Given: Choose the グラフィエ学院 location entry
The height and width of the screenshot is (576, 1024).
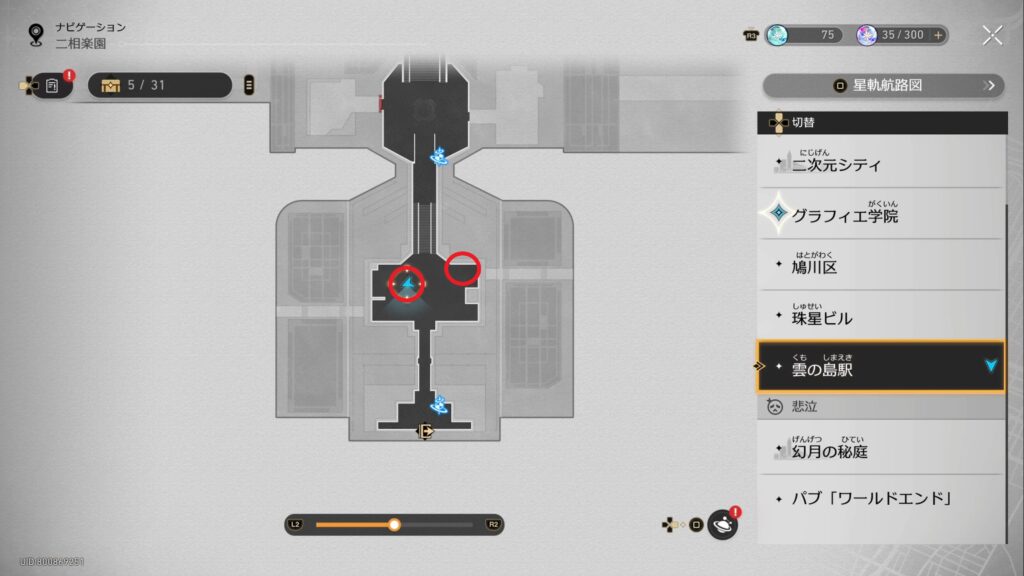Looking at the screenshot, I should 880,214.
